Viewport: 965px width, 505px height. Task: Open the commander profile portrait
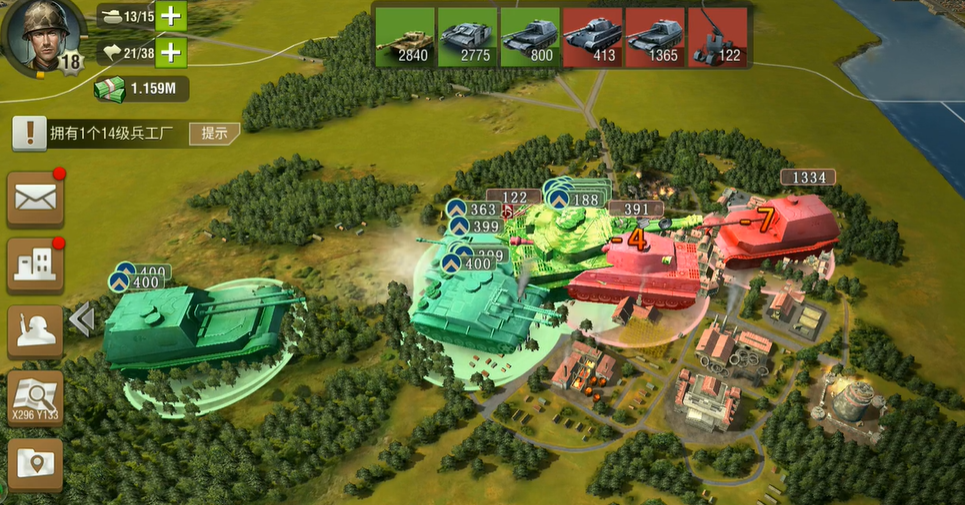pyautogui.click(x=38, y=36)
